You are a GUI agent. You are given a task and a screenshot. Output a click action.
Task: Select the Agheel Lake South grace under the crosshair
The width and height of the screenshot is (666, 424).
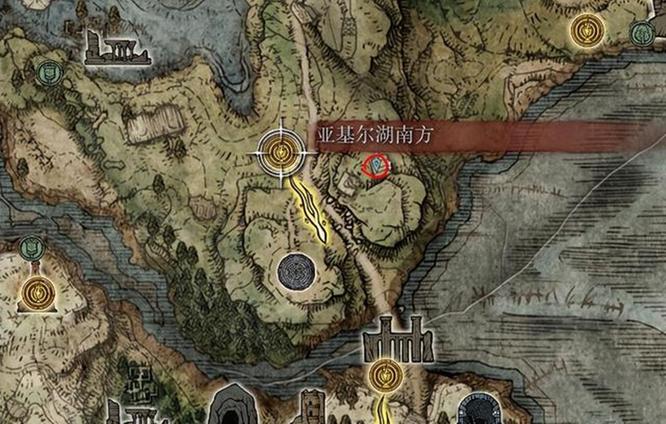coord(284,153)
